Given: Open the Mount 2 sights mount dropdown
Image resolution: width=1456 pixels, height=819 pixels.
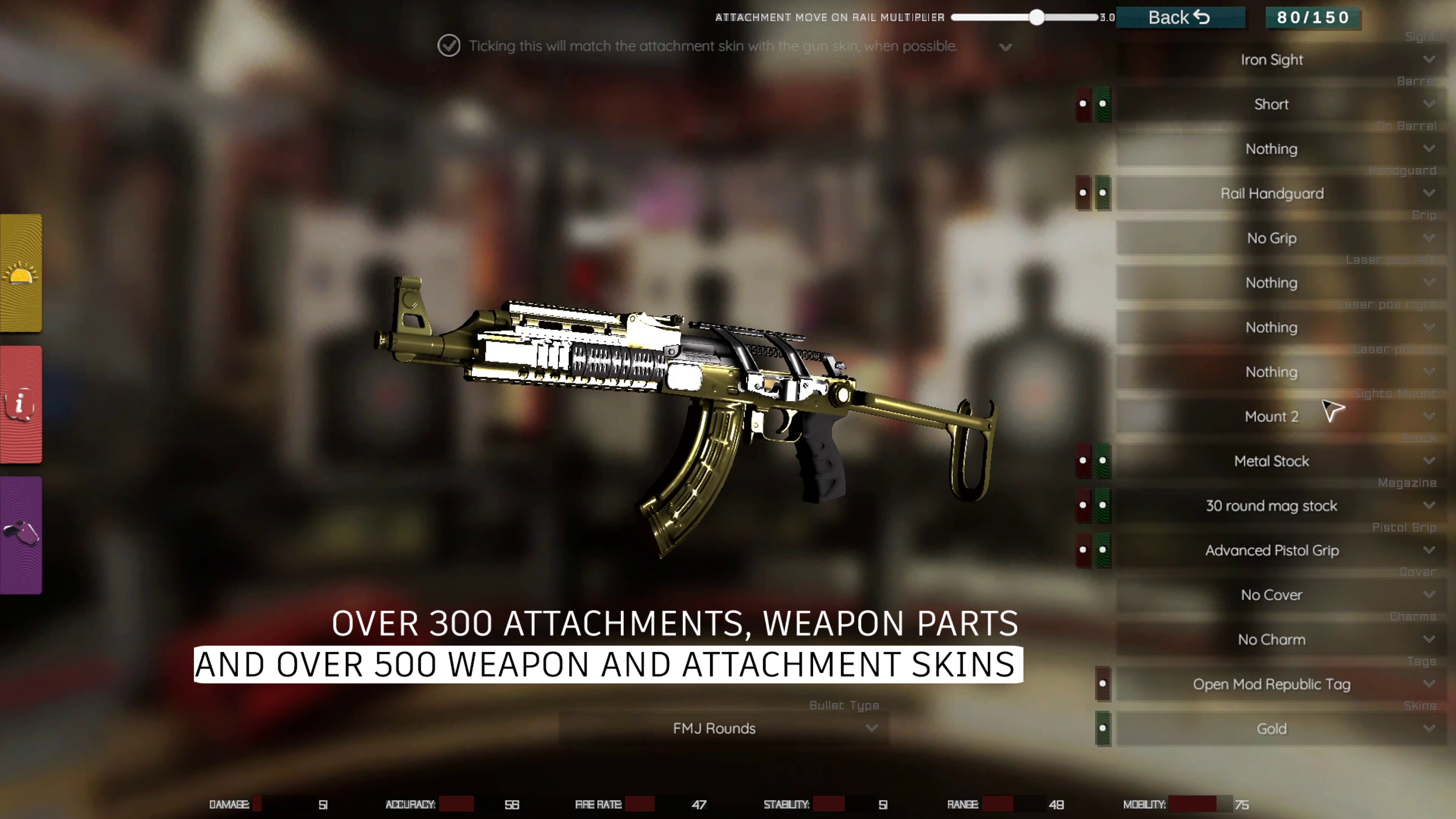Looking at the screenshot, I should (x=1272, y=417).
